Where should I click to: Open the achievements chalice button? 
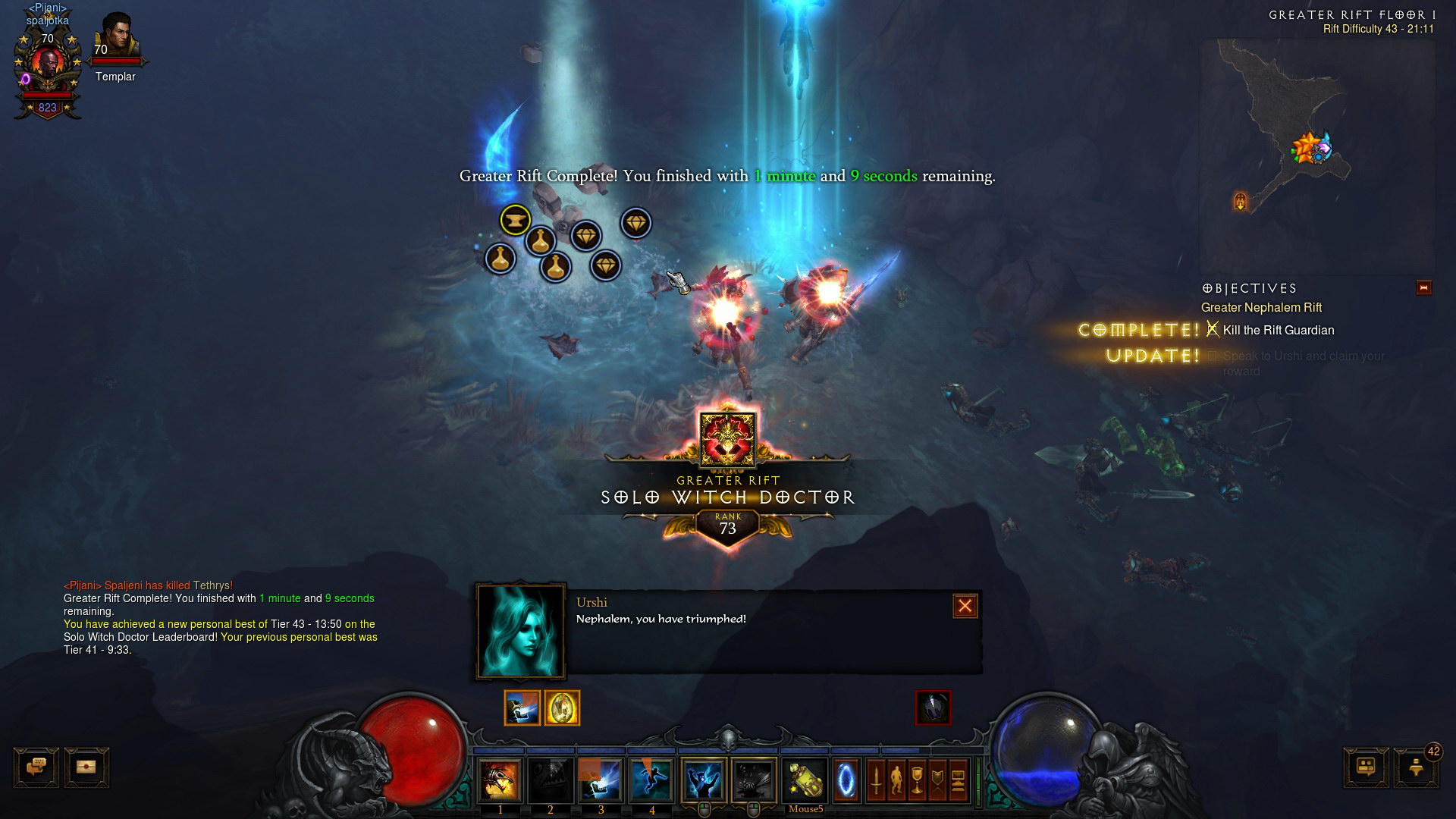(x=917, y=780)
